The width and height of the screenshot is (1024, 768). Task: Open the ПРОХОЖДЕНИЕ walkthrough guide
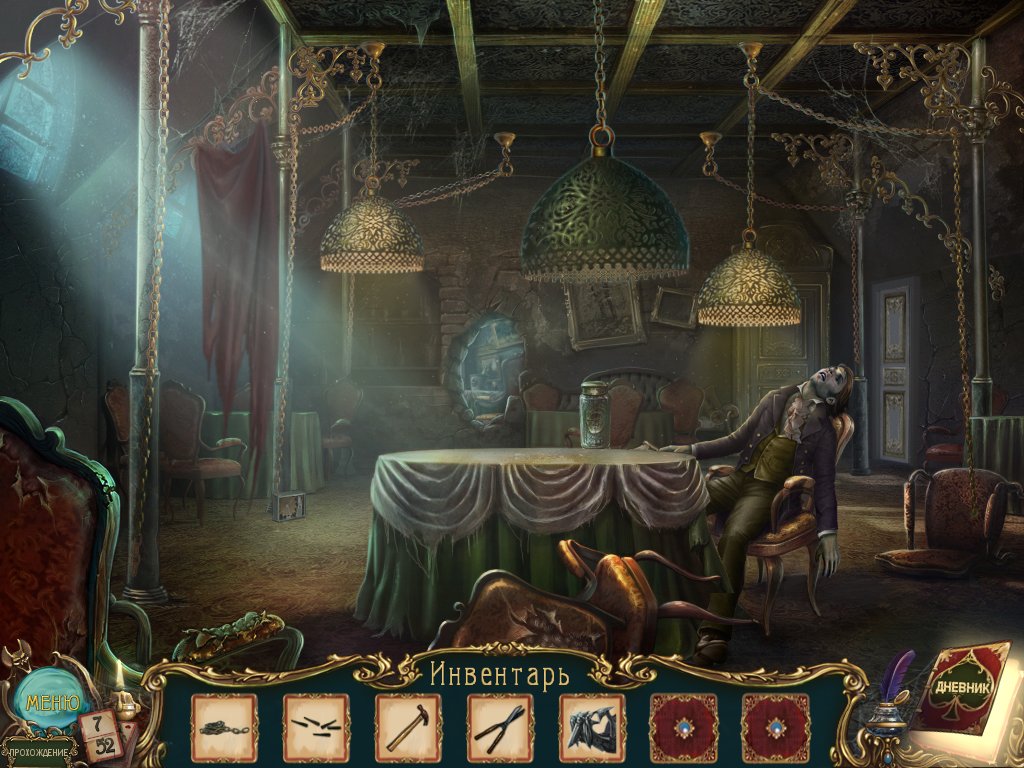[40, 752]
